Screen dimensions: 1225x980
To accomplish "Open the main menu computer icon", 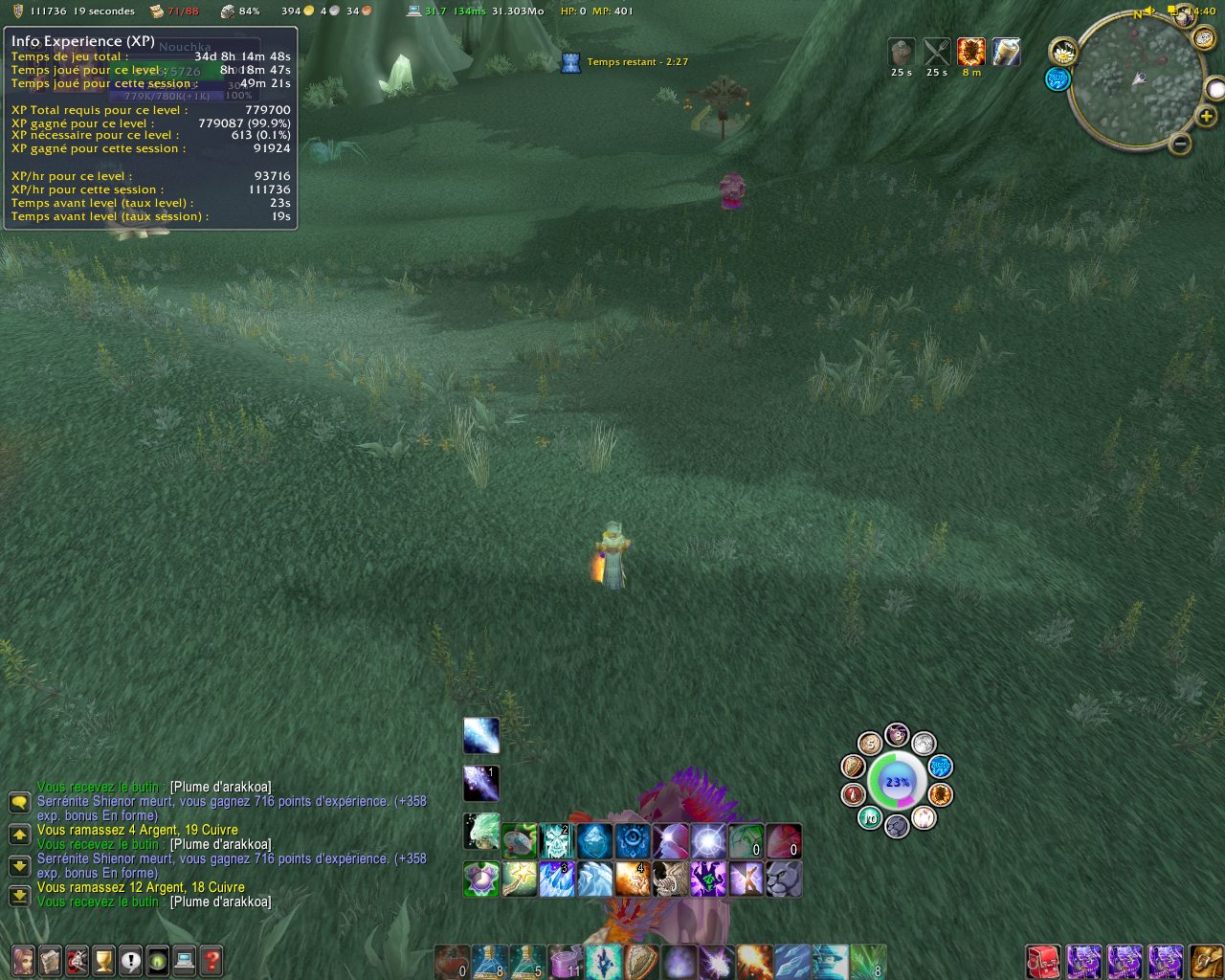I will pos(184,960).
